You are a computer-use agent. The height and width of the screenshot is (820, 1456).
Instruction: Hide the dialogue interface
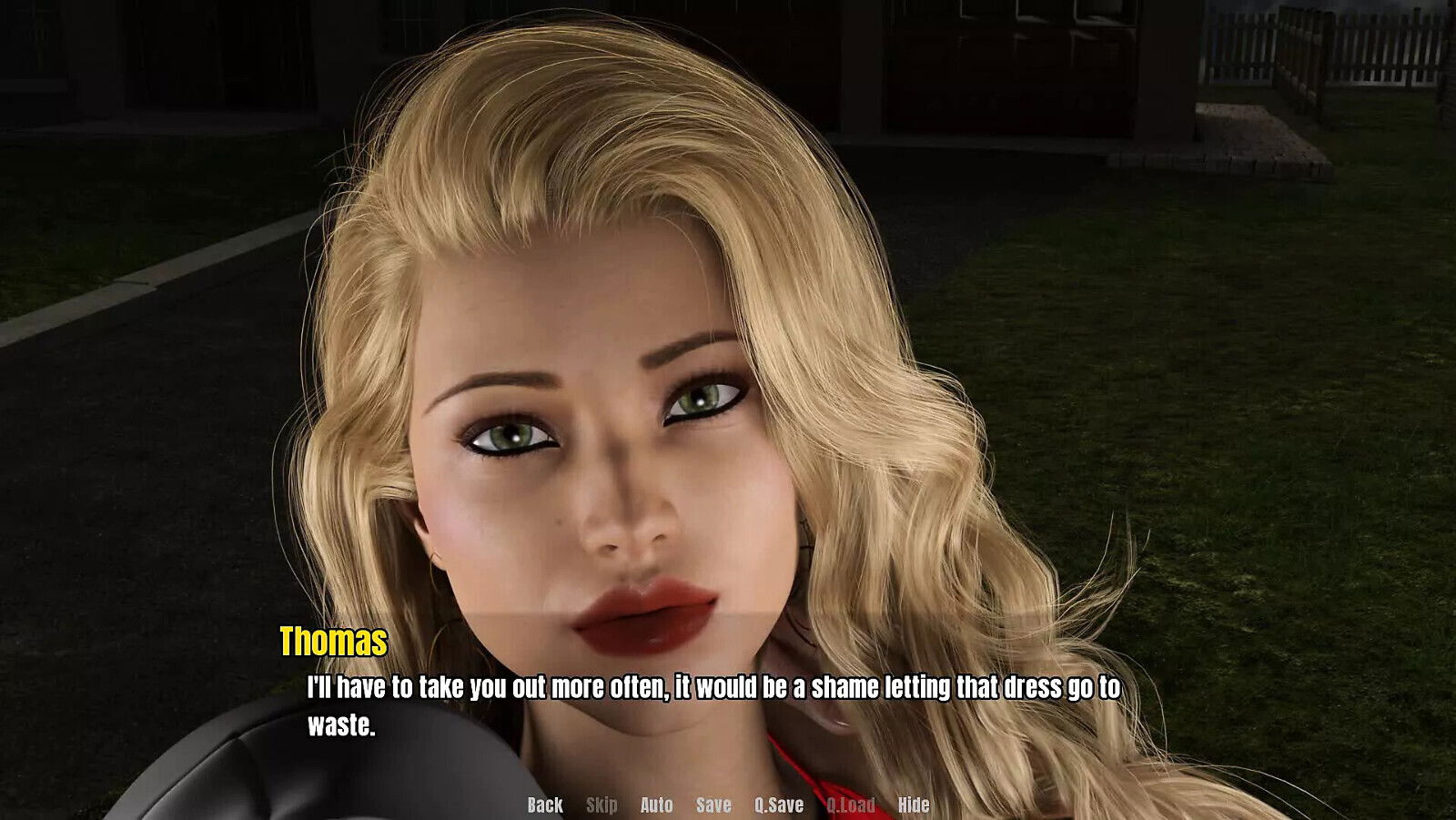click(914, 805)
